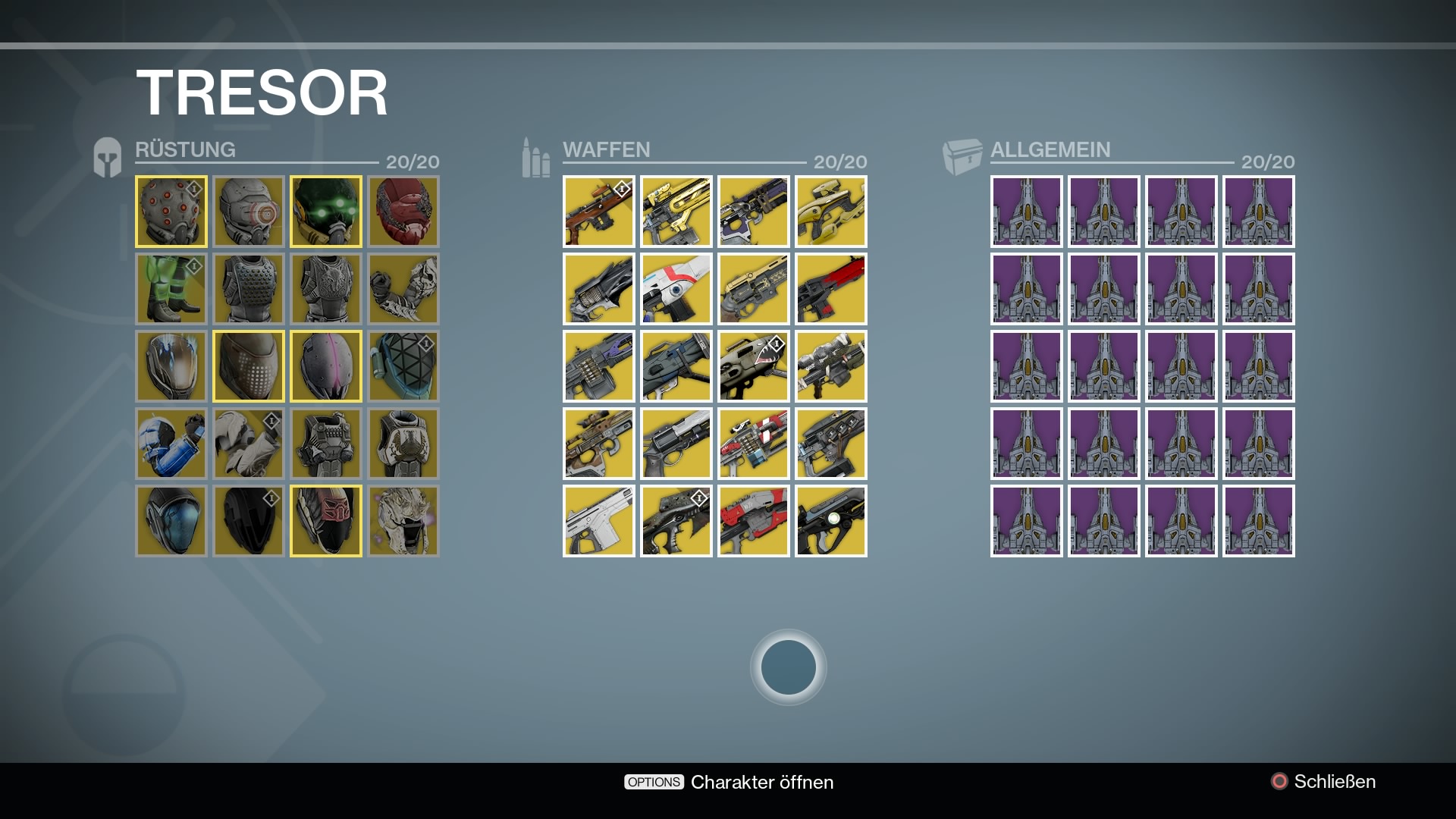Select the grey helmet with red dots
1456x819 pixels.
pyautogui.click(x=171, y=212)
